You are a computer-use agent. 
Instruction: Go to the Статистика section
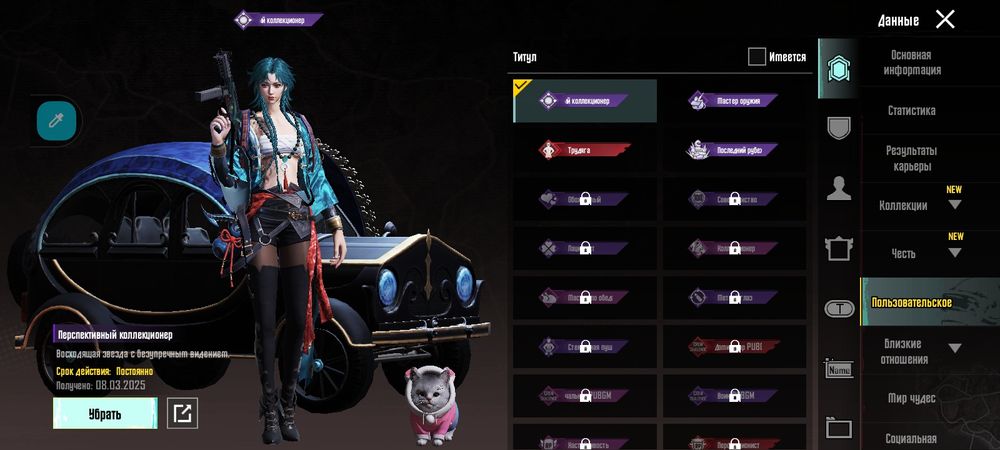click(911, 111)
